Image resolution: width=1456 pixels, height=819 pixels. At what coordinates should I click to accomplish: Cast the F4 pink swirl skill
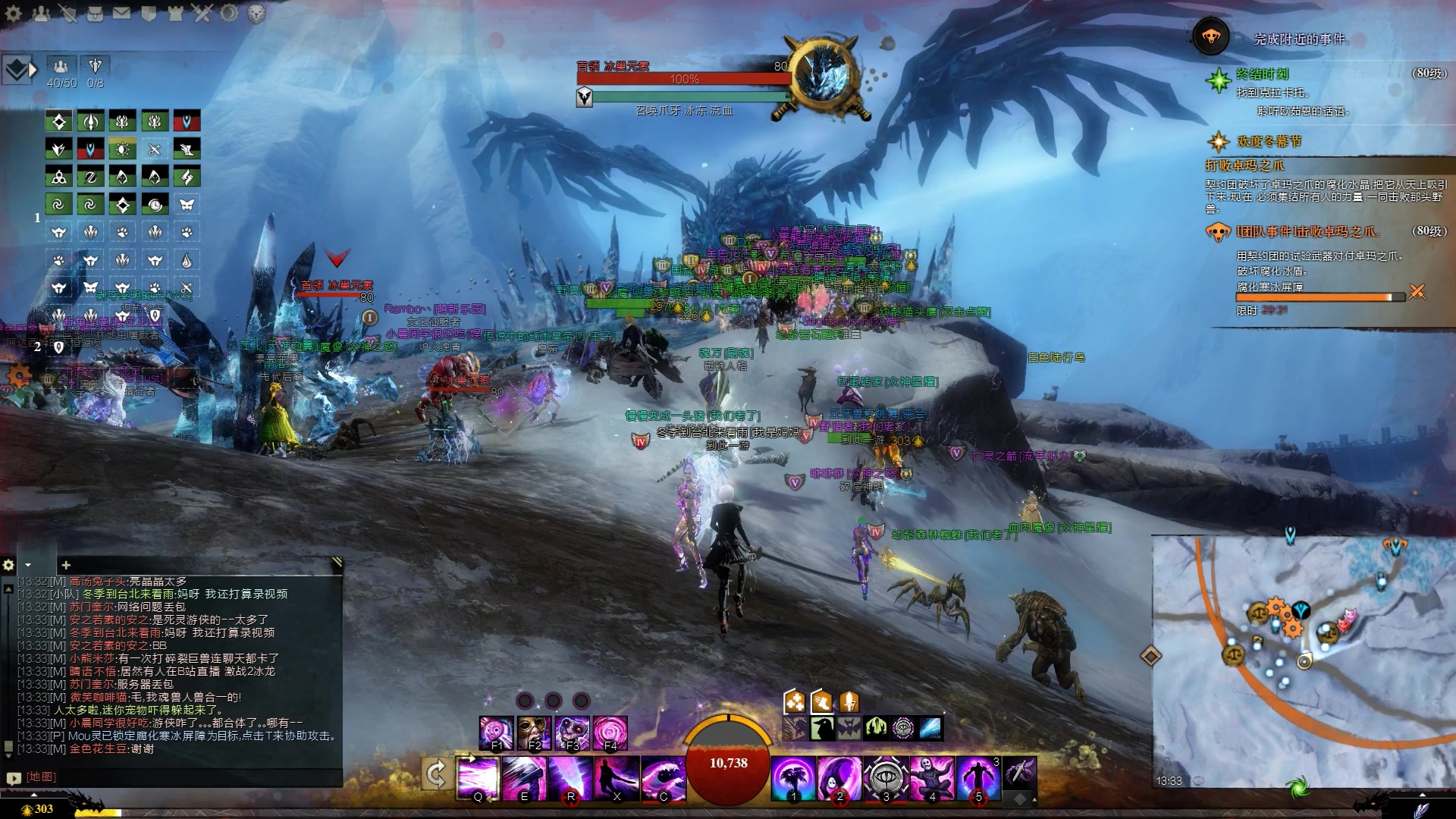pyautogui.click(x=610, y=733)
